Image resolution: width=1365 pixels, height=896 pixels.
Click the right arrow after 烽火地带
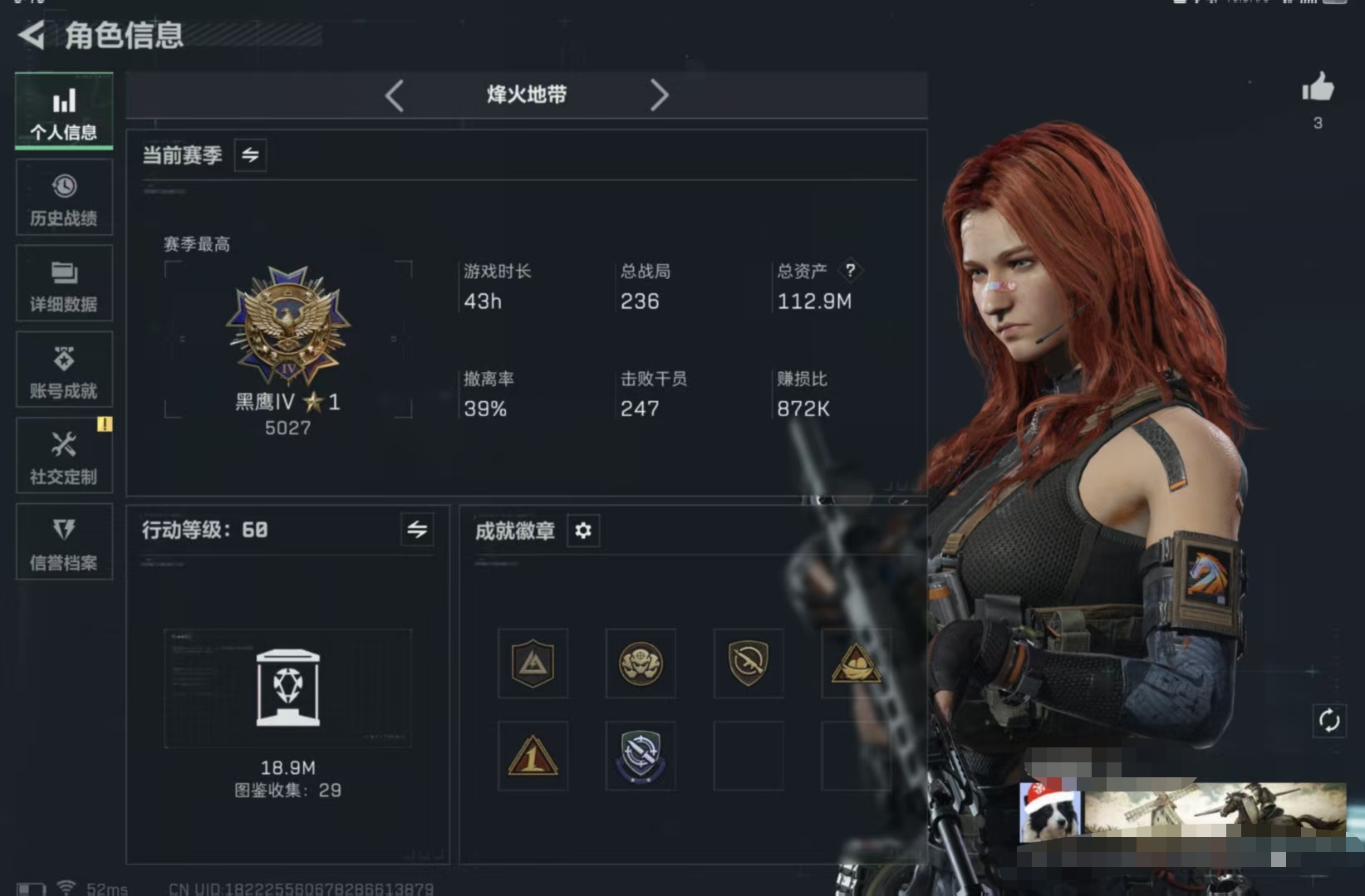tap(660, 95)
